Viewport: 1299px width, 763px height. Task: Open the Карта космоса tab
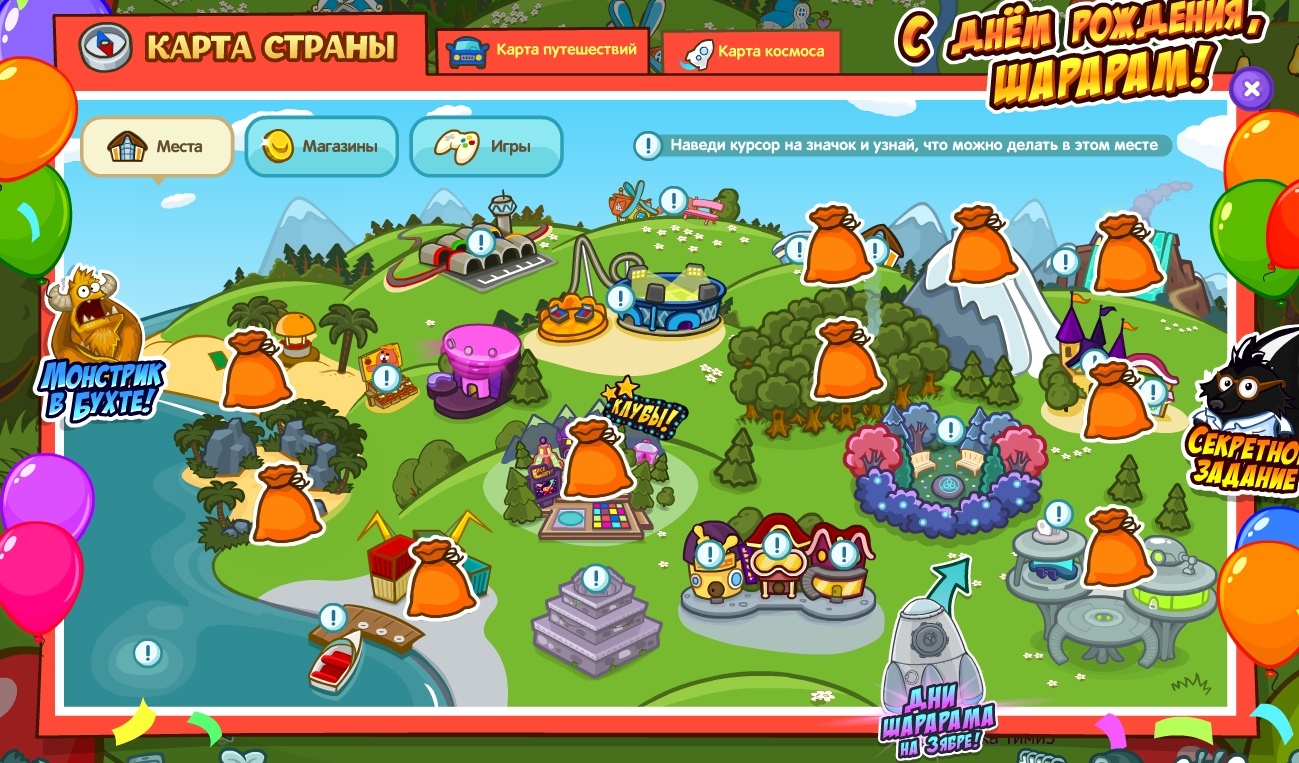pos(752,52)
